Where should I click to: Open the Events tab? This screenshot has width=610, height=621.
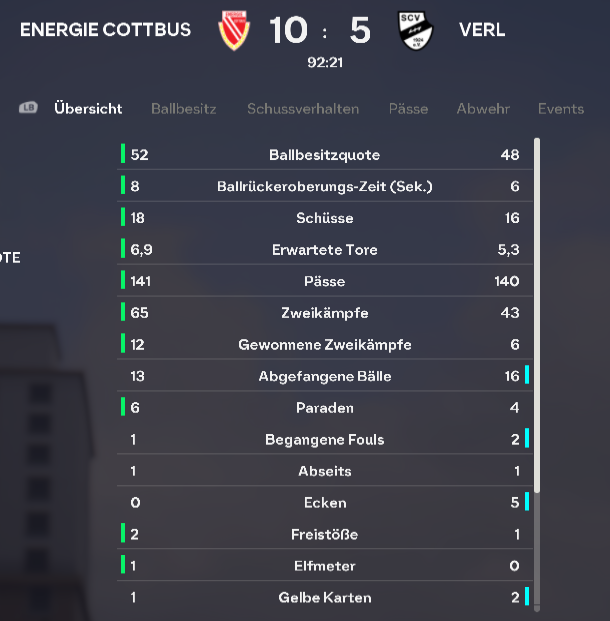pyautogui.click(x=560, y=109)
